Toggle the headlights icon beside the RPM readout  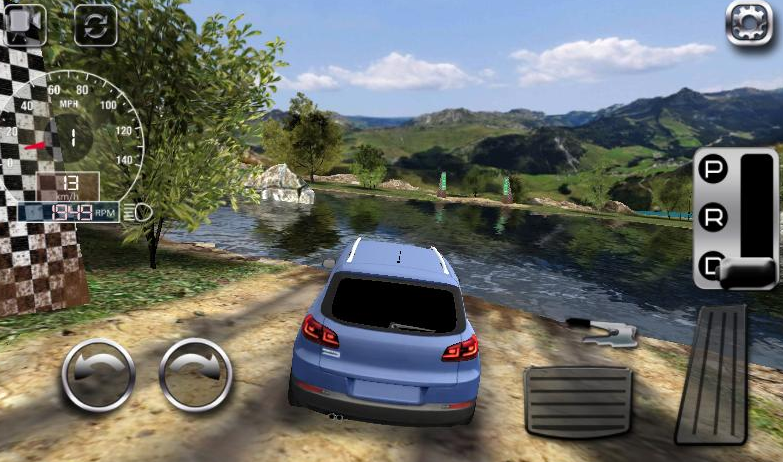(141, 212)
